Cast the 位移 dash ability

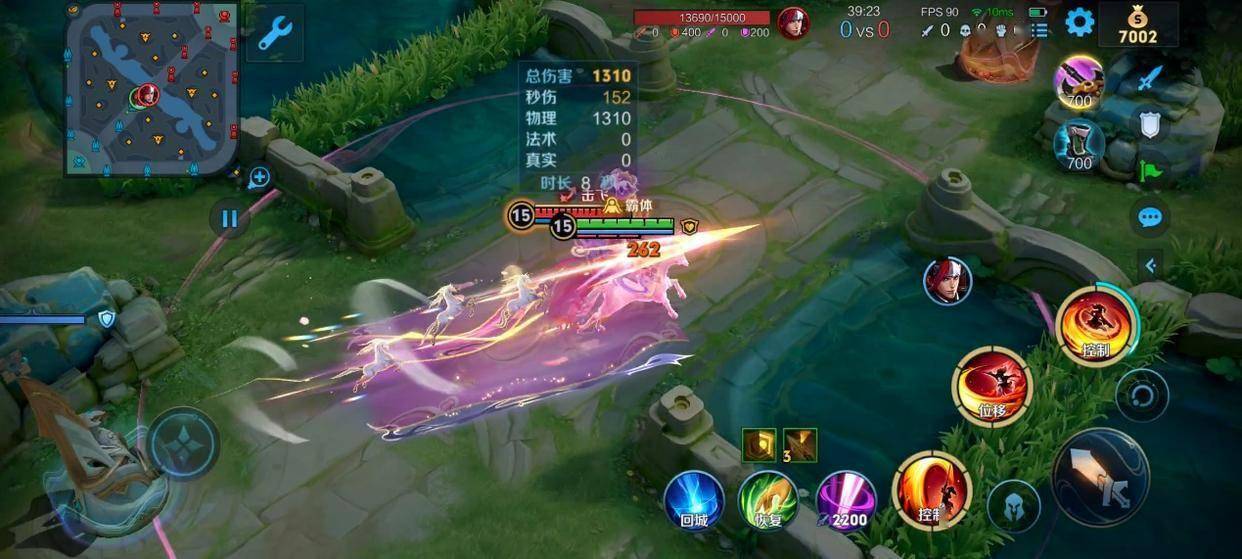pos(992,387)
